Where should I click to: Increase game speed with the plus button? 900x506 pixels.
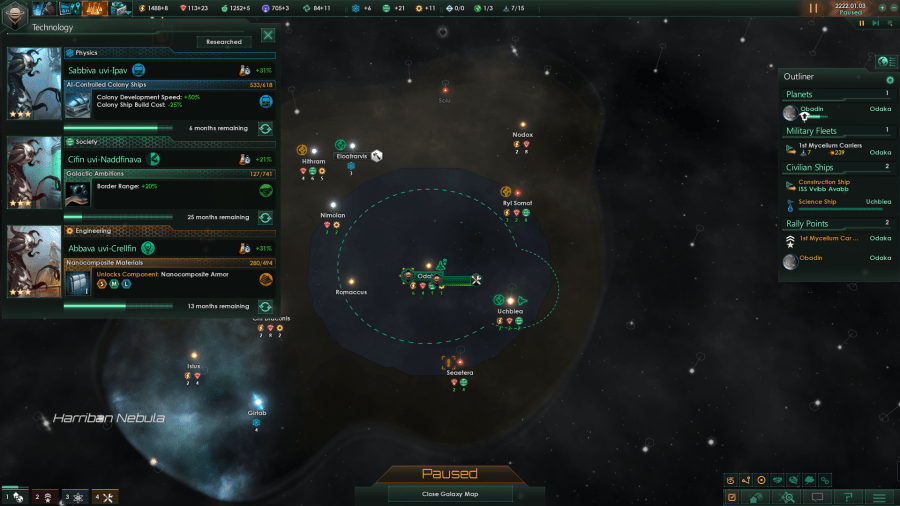pos(882,8)
